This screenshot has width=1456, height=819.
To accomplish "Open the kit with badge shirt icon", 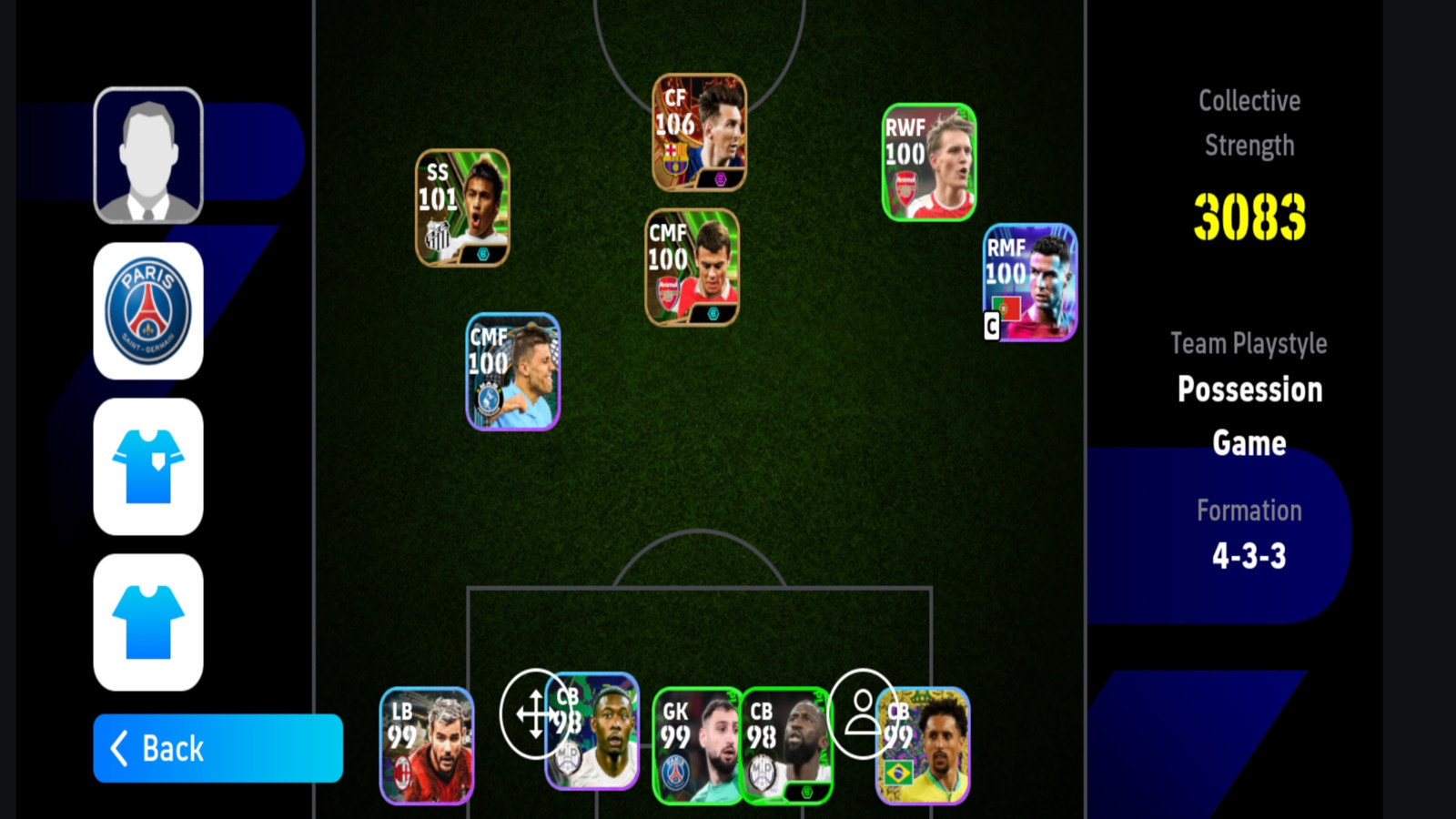I will [x=148, y=466].
